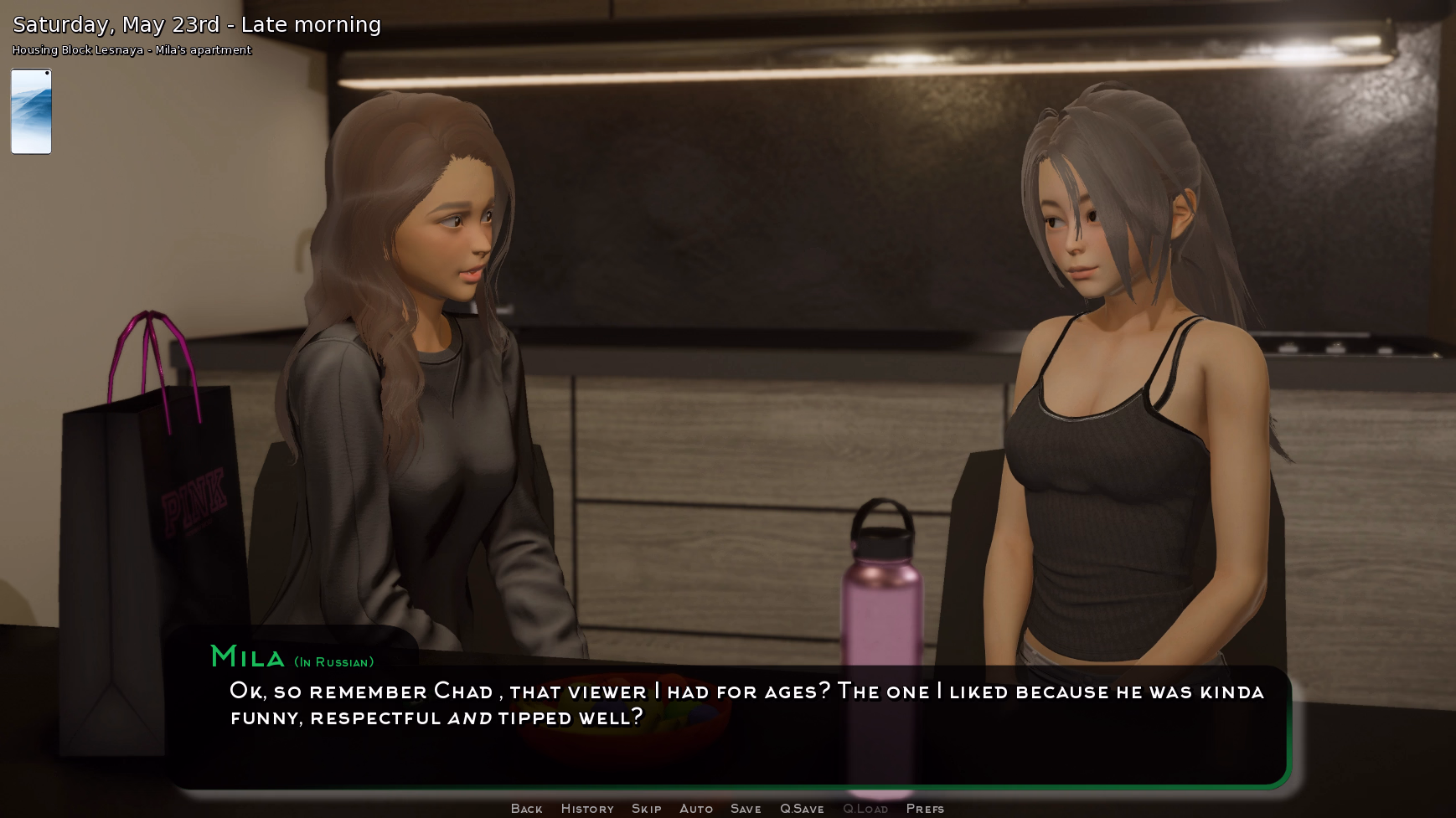Click Q.Load to restore quick save
Screen dimensions: 1456x818
(x=867, y=808)
